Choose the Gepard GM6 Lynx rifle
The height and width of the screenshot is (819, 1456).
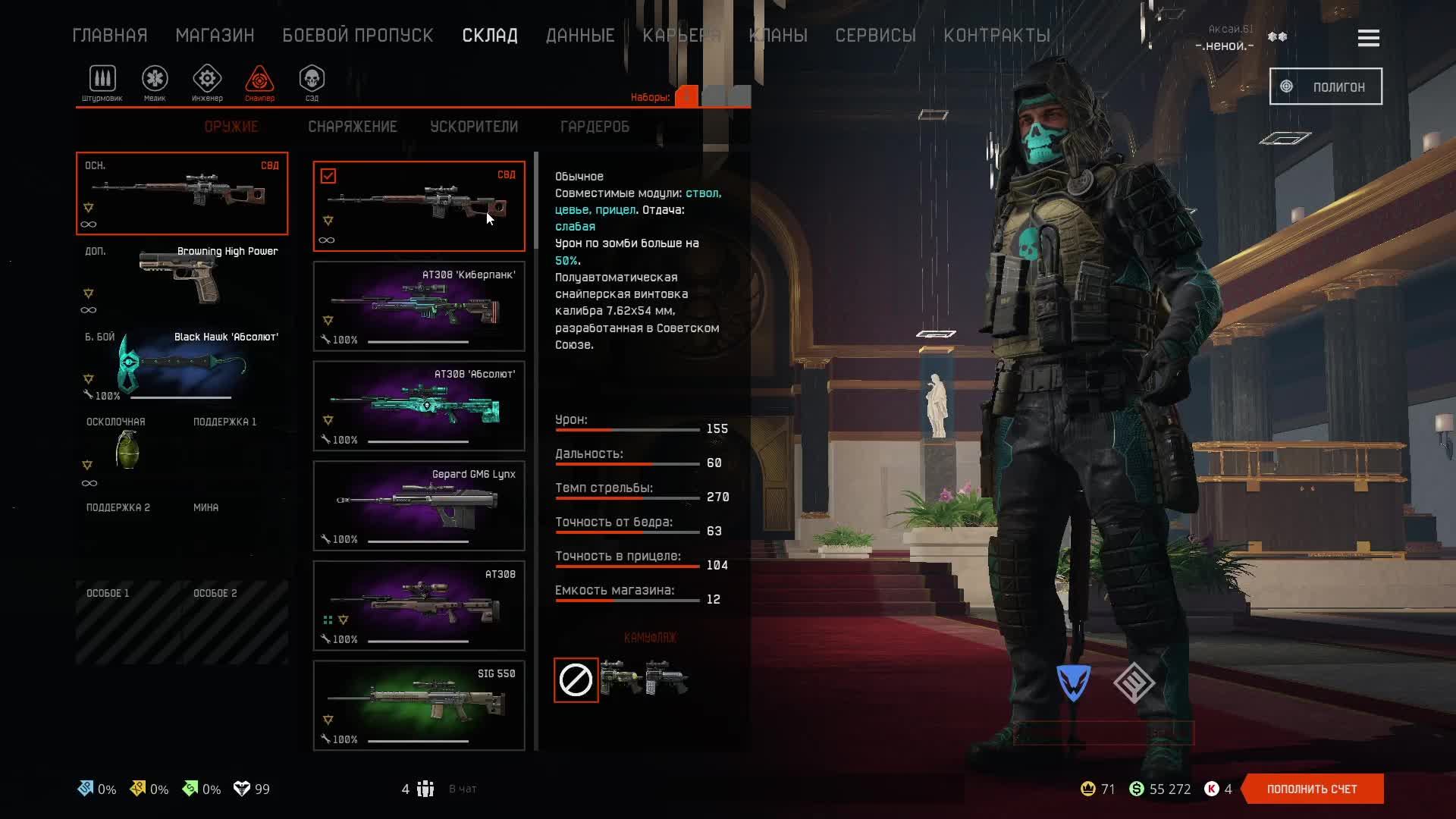[x=419, y=506]
